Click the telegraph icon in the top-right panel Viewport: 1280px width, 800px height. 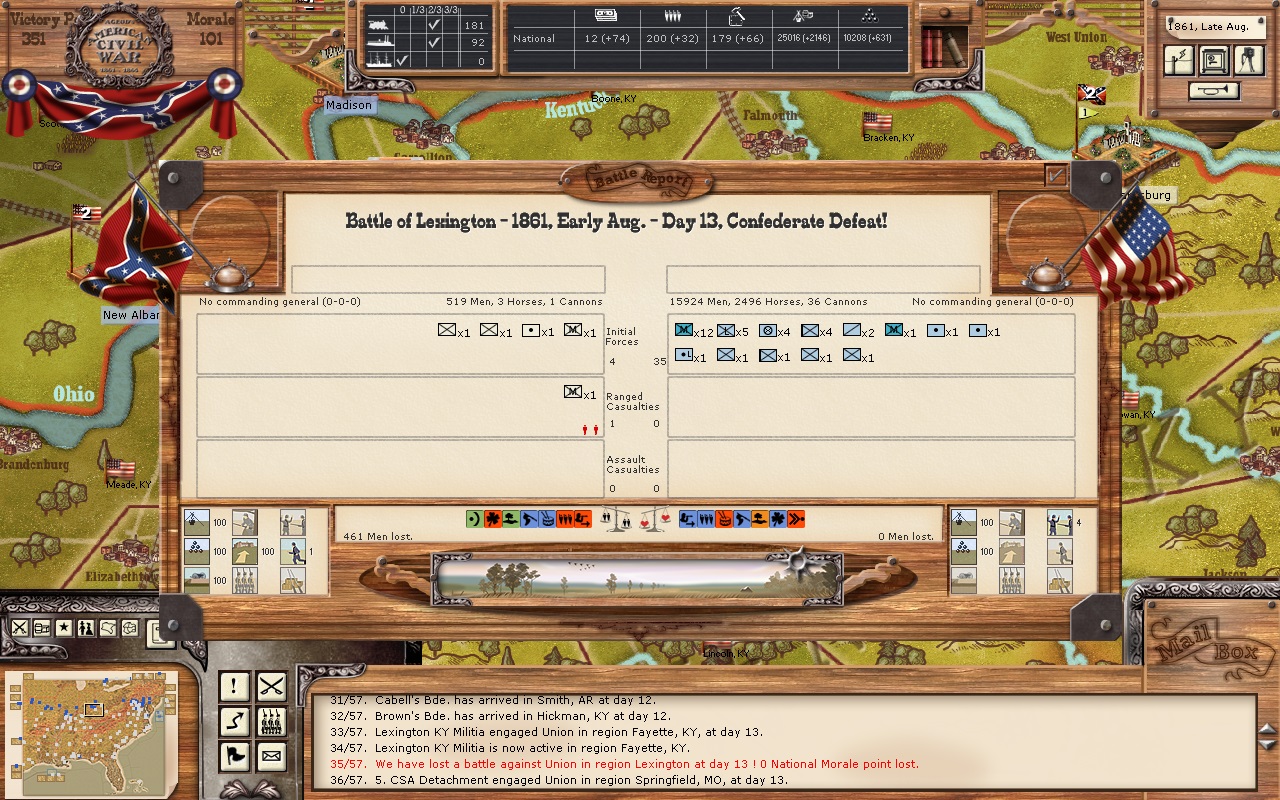click(1178, 60)
